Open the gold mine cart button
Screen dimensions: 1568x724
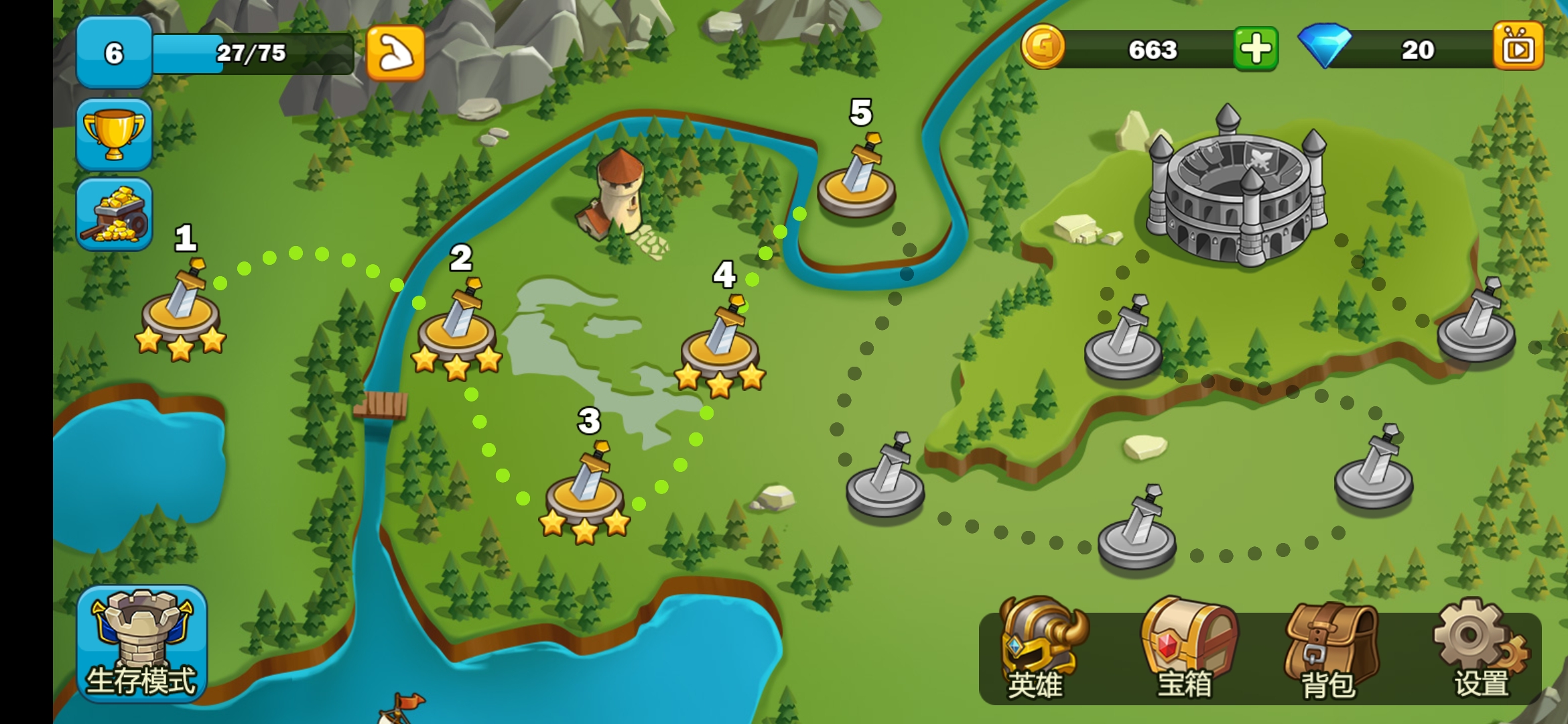click(114, 215)
